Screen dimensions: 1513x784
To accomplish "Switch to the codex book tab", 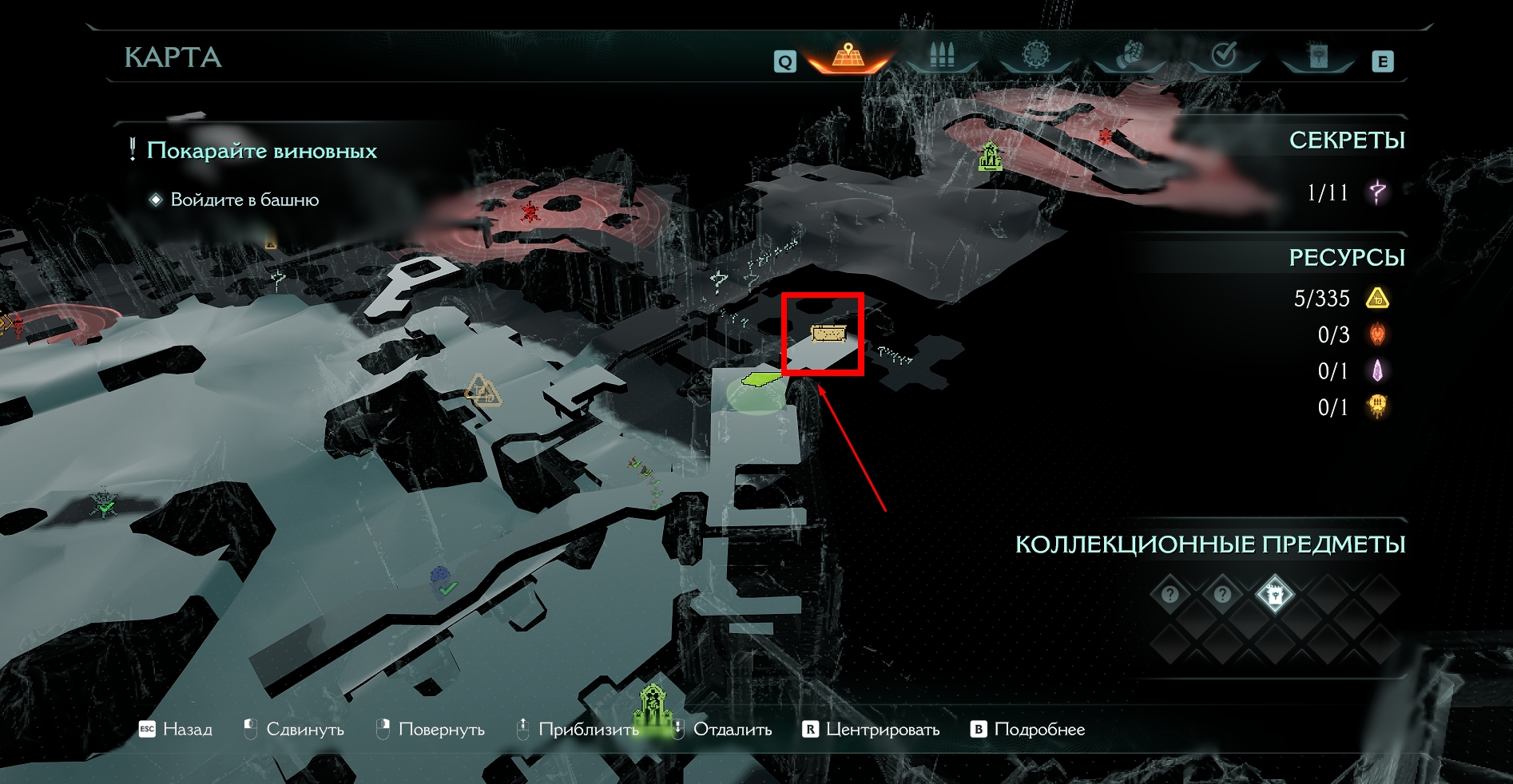I will [x=1317, y=56].
